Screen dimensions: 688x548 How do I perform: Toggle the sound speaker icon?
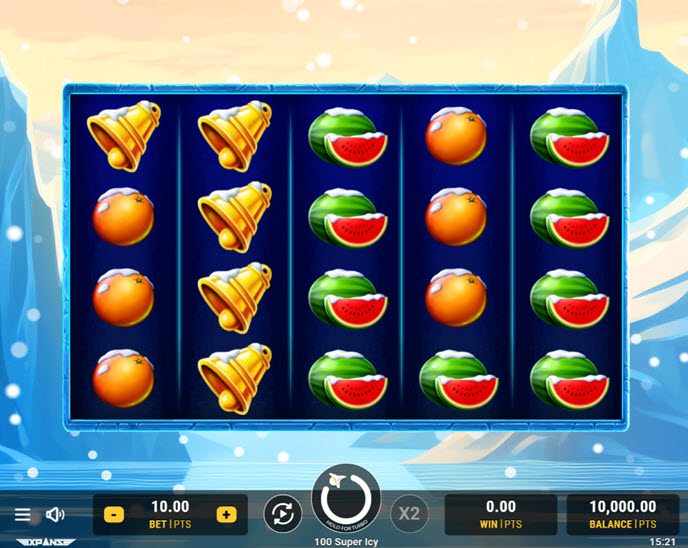(x=55, y=514)
